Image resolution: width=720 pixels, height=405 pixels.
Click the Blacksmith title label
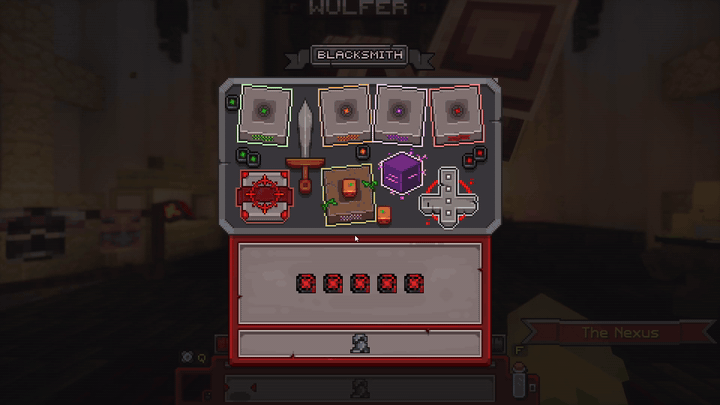click(359, 55)
